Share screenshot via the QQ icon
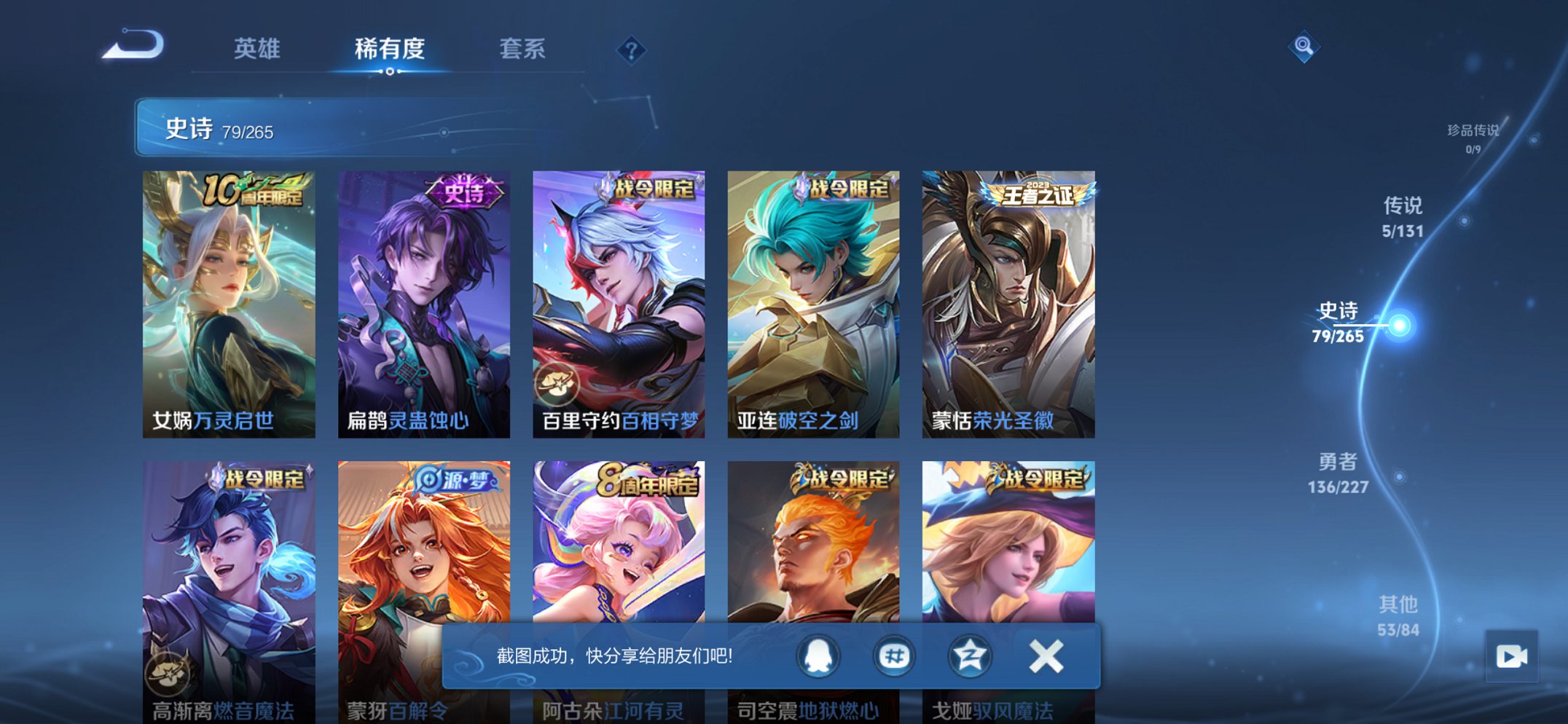This screenshot has width=1568, height=724. click(x=818, y=655)
